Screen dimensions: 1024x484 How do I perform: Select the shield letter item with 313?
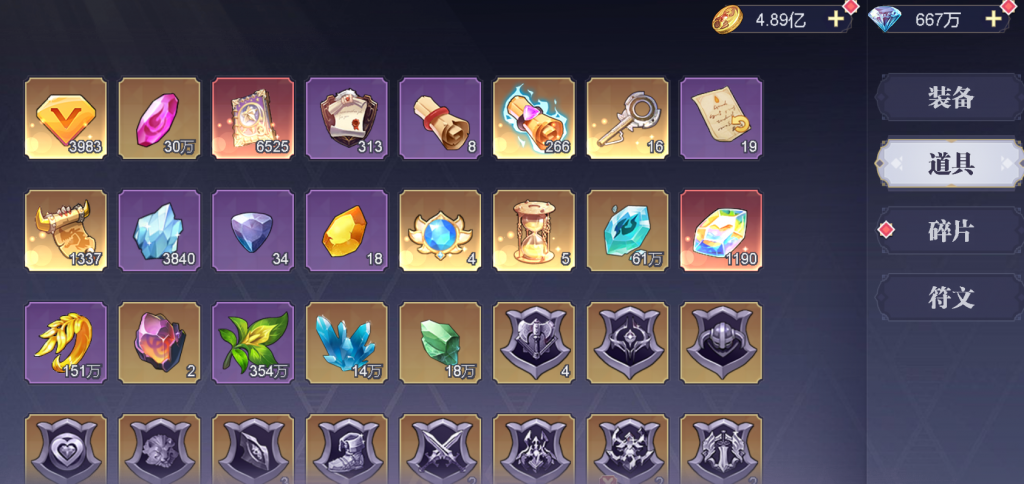tap(346, 118)
